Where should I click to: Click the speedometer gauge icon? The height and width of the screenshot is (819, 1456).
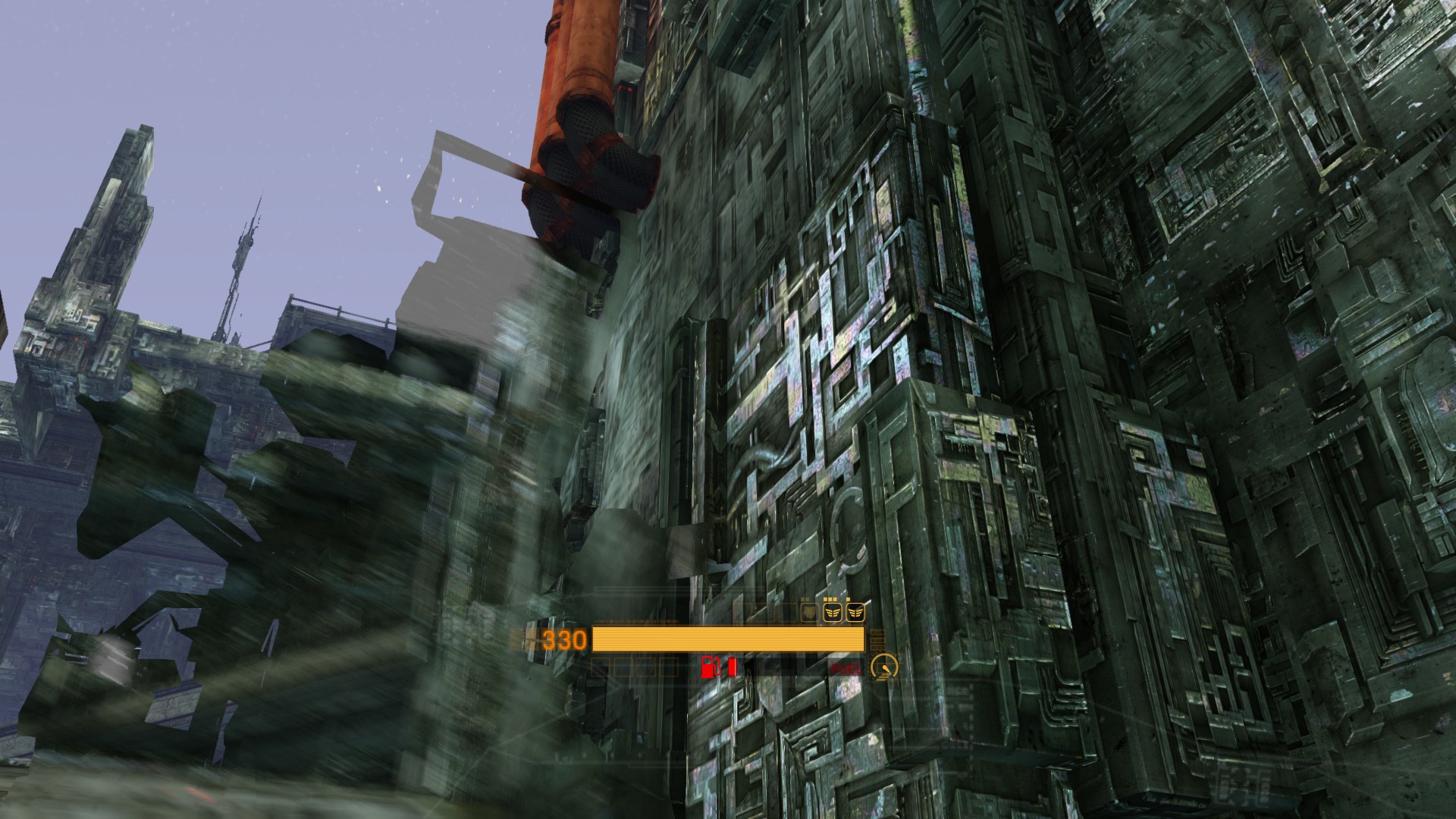pyautogui.click(x=883, y=667)
